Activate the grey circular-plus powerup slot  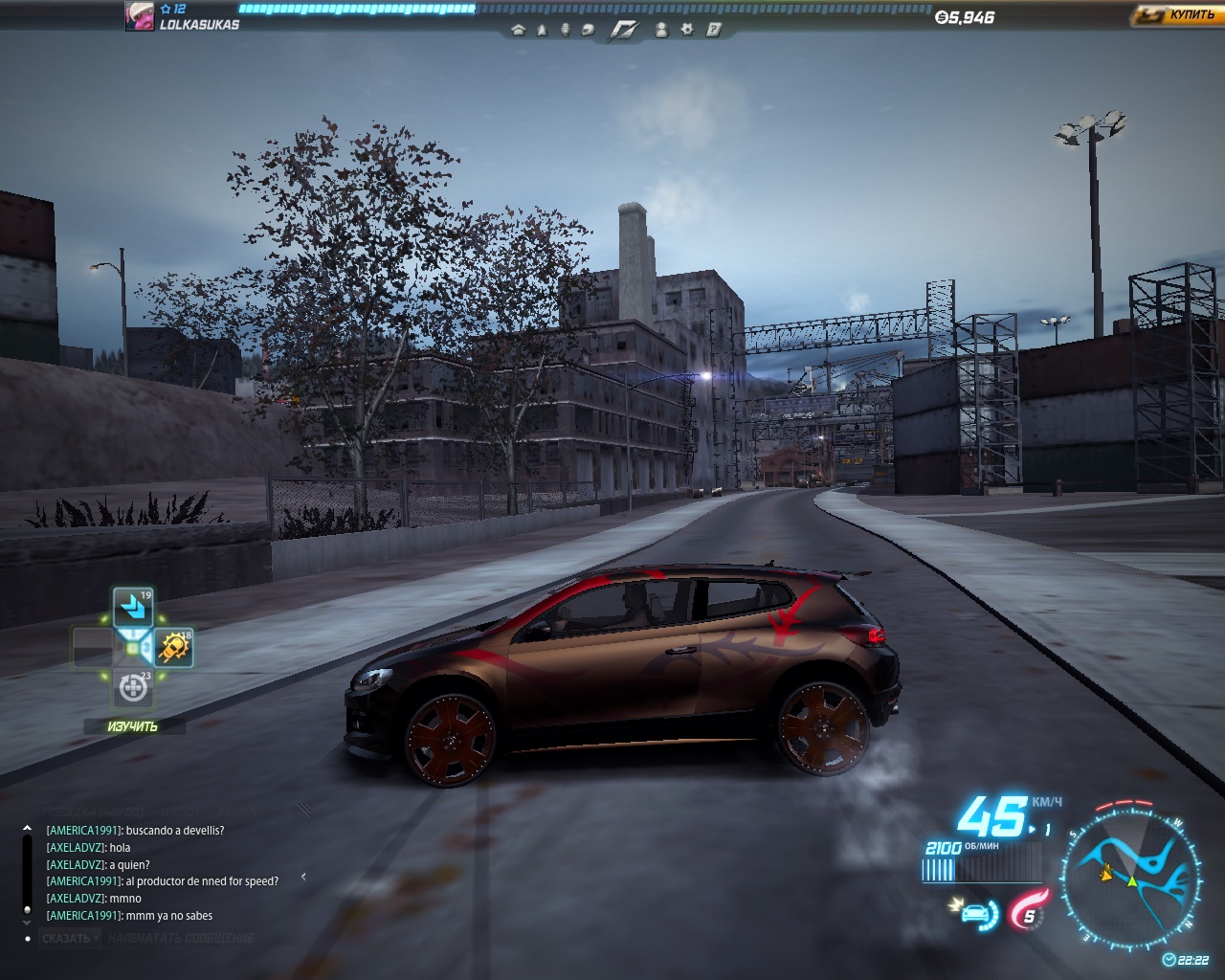point(133,687)
